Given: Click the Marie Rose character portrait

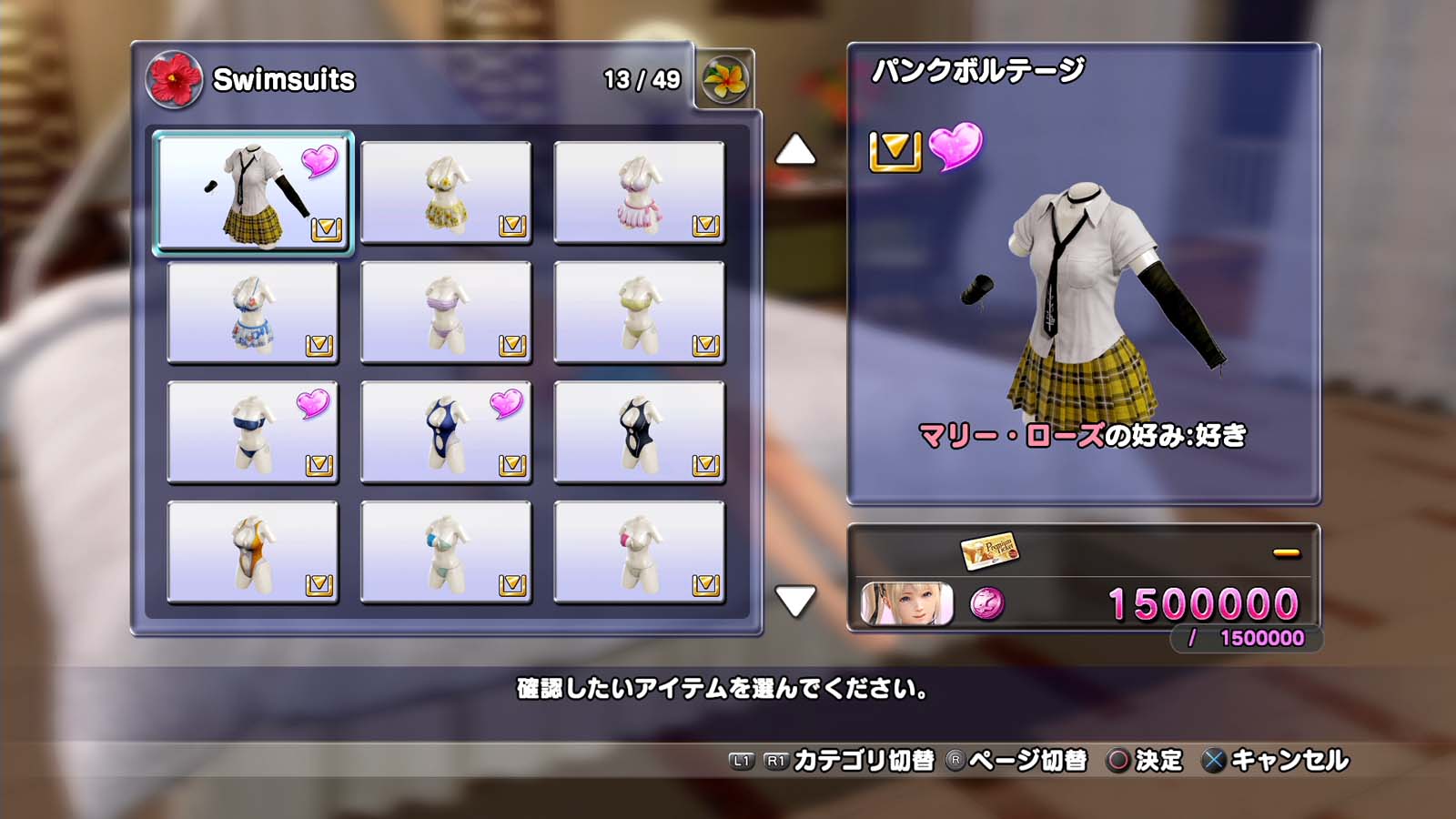Looking at the screenshot, I should 907,604.
